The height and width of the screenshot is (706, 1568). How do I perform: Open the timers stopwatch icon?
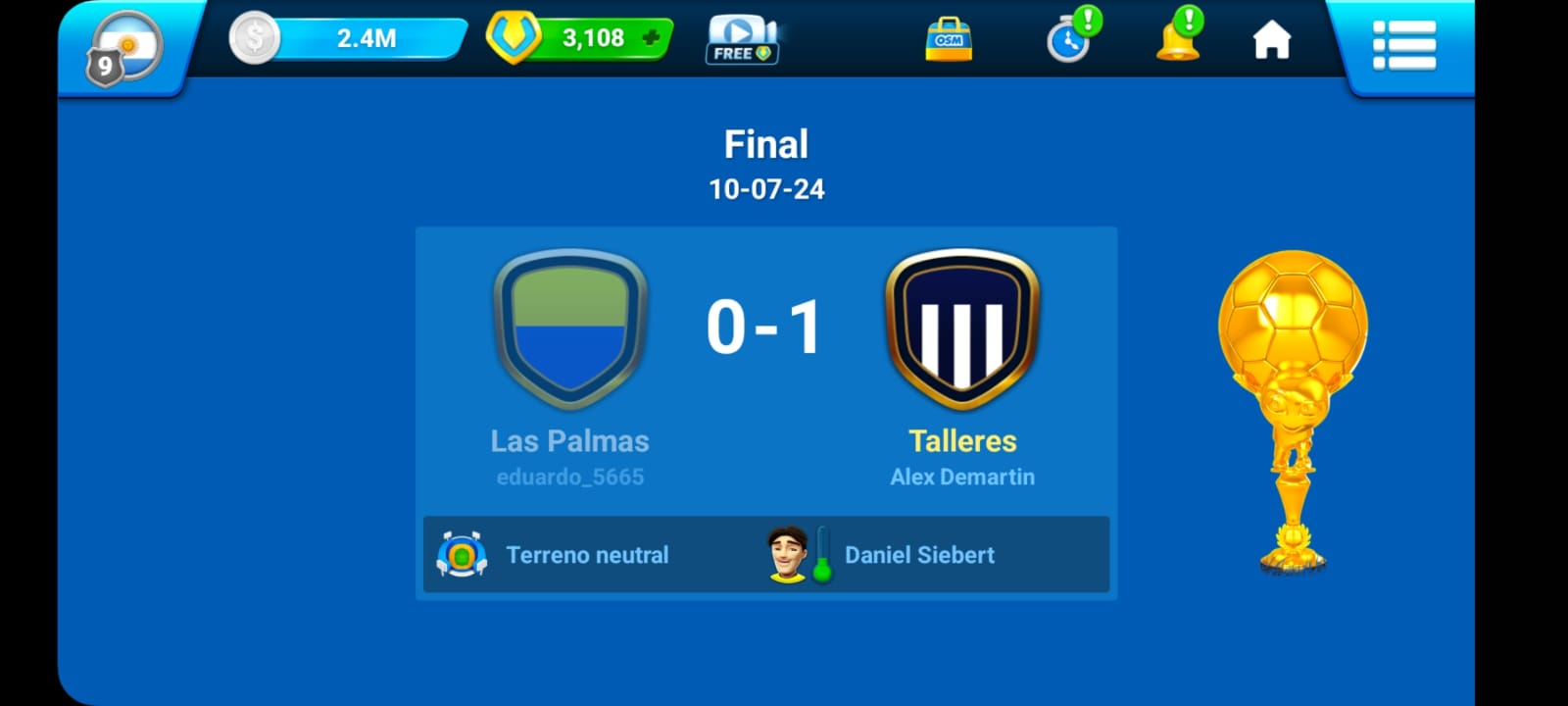1070,39
